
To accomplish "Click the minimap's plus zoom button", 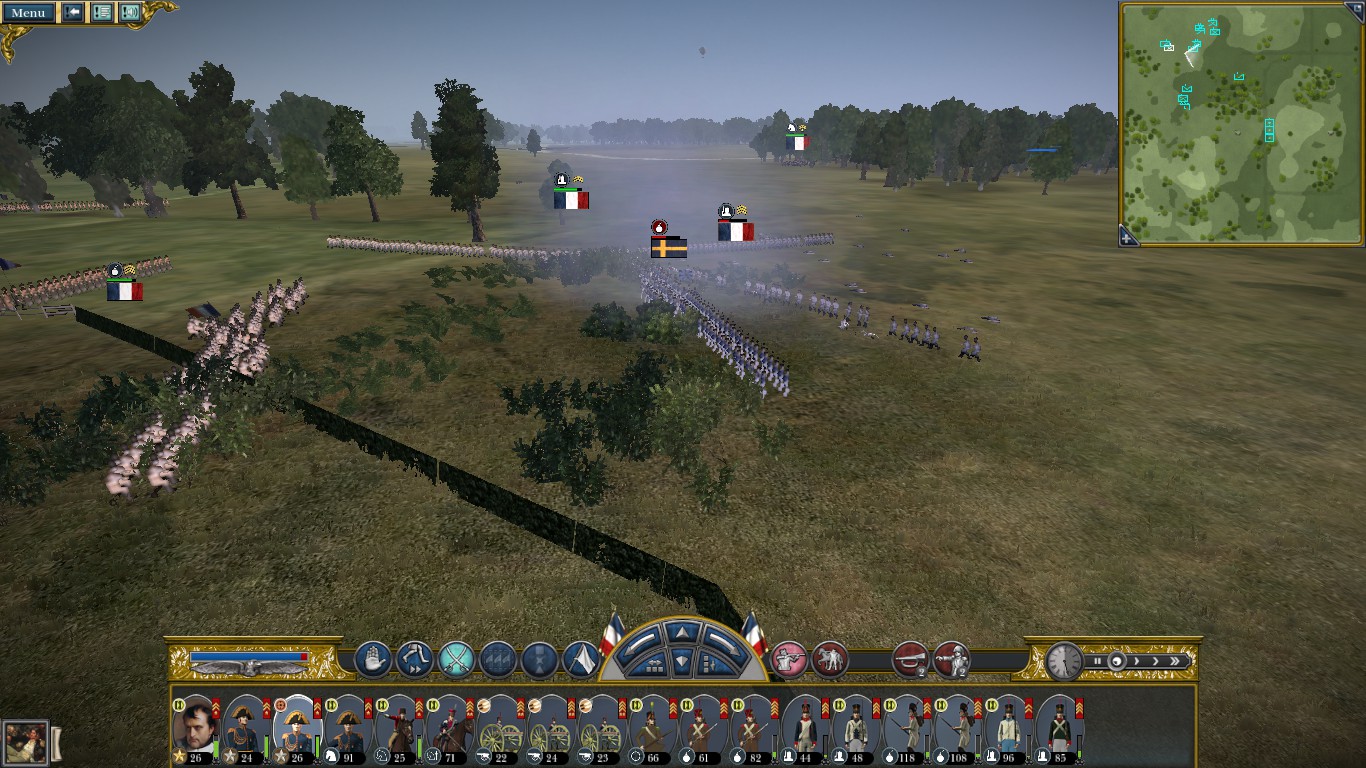I will click(1127, 238).
